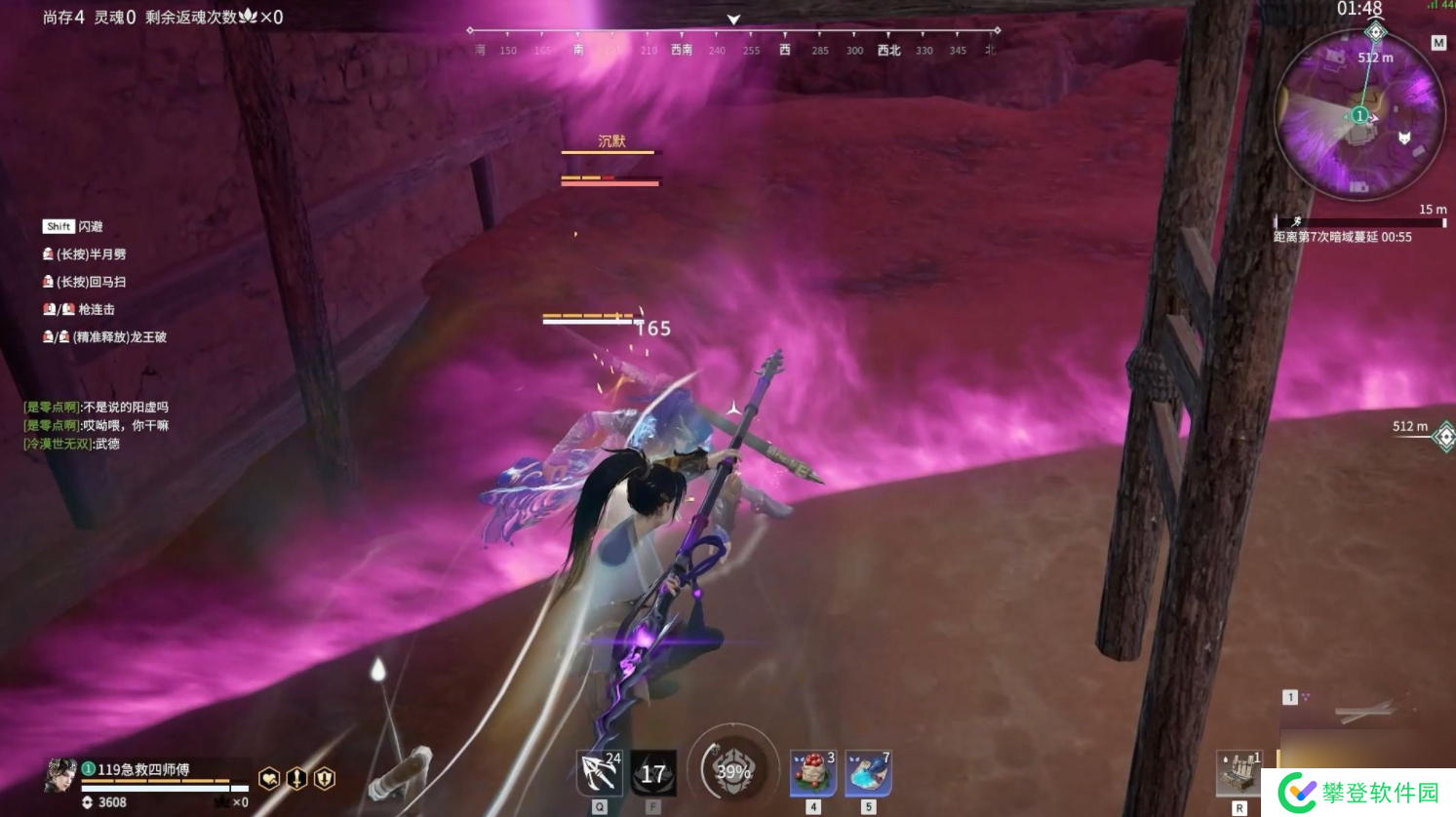1456x817 pixels.
Task: Select the shield buff icon
Action: click(x=324, y=778)
